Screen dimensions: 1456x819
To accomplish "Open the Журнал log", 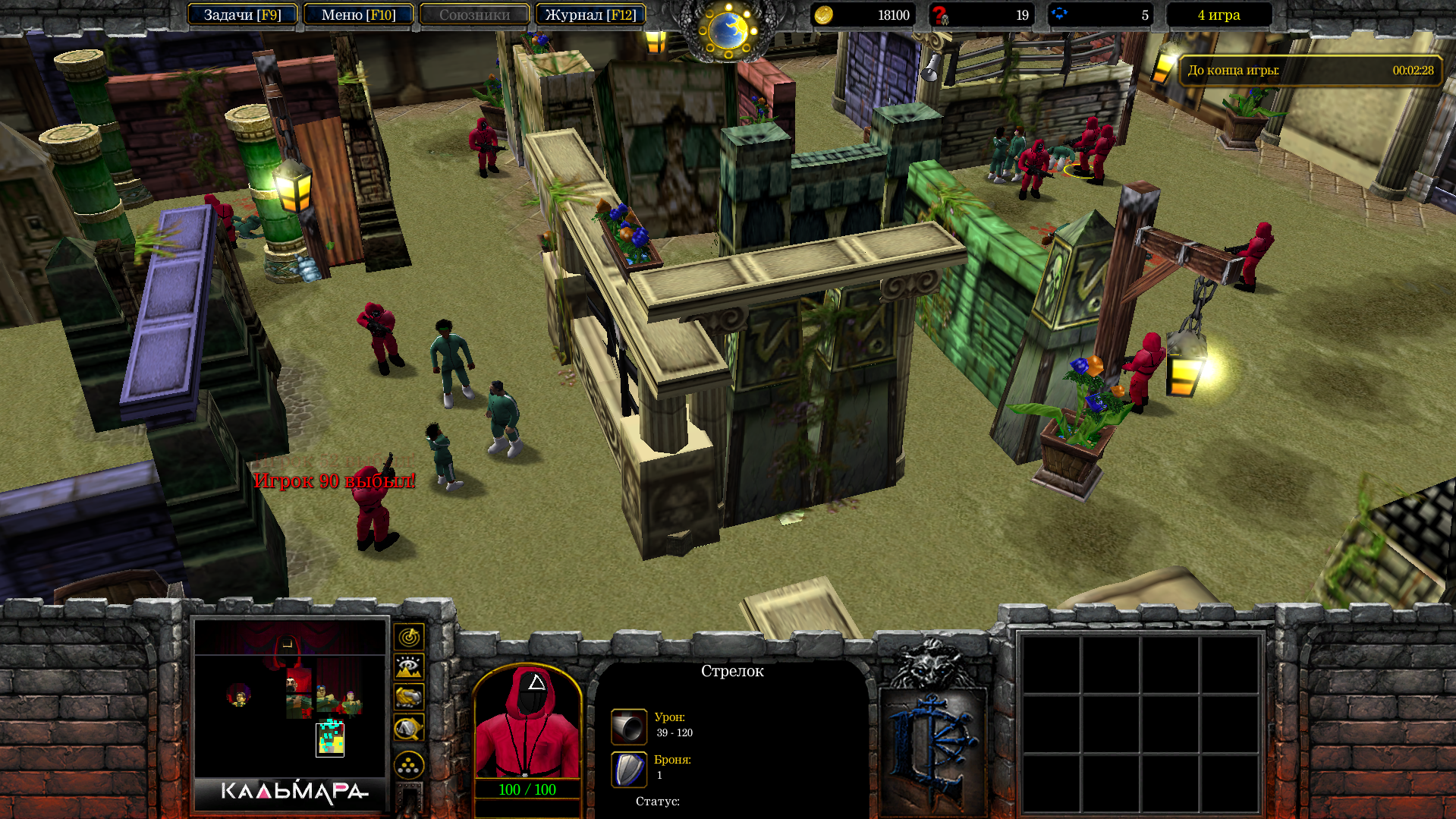I will pyautogui.click(x=590, y=15).
